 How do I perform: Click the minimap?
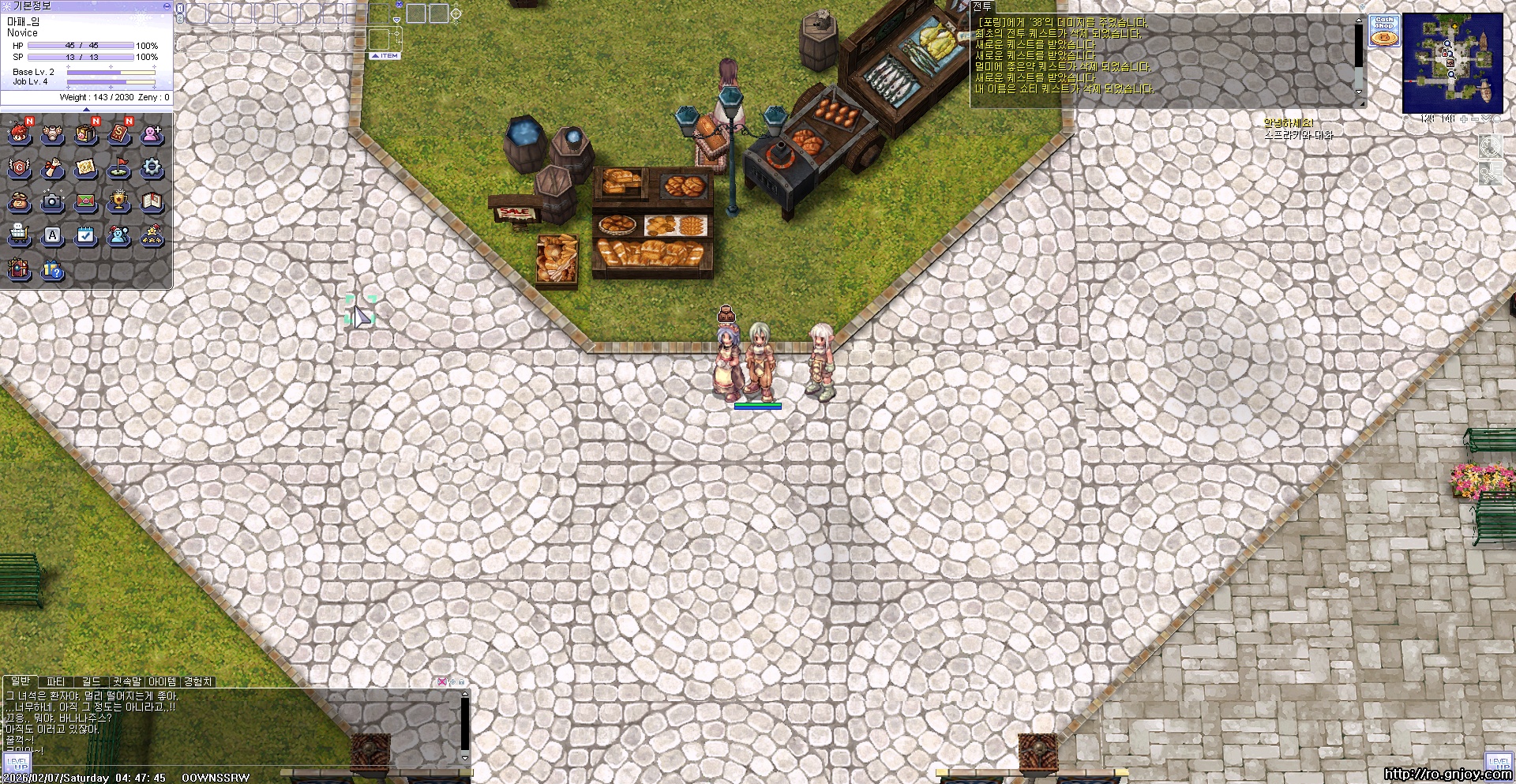pyautogui.click(x=1452, y=62)
